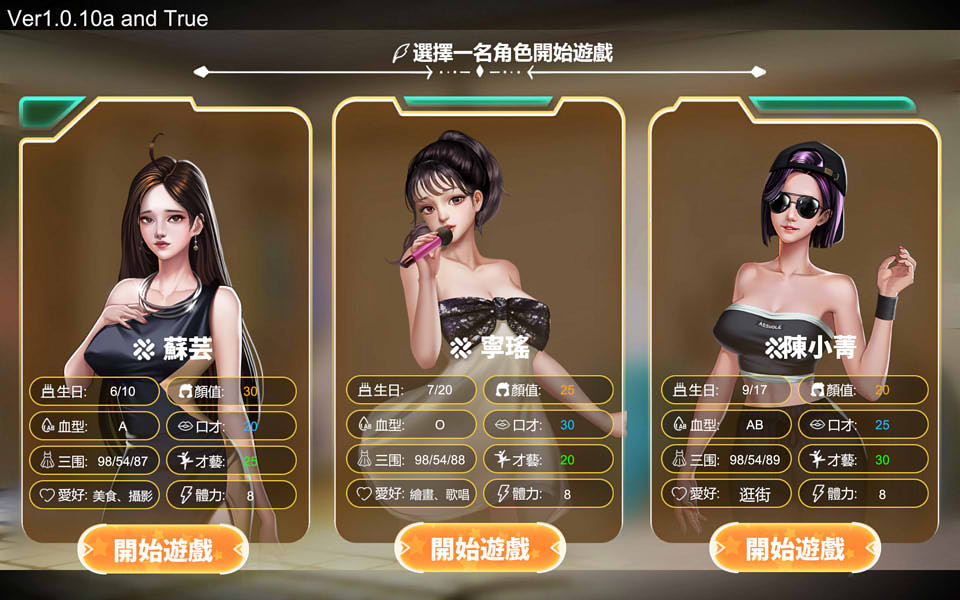Start the game as 寧瑤
Viewport: 960px width, 600px height.
pos(480,548)
